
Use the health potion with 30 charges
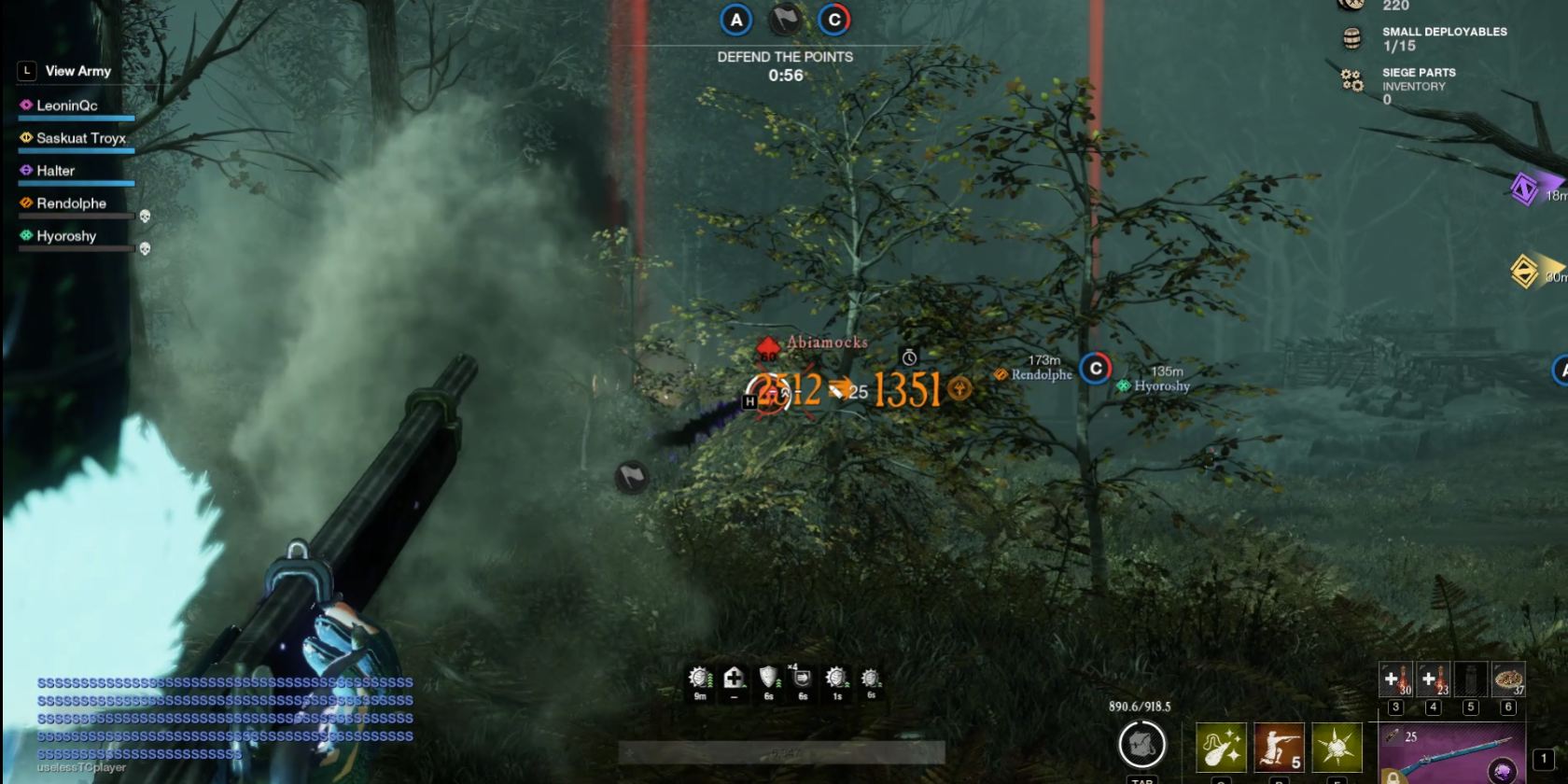click(x=1395, y=679)
